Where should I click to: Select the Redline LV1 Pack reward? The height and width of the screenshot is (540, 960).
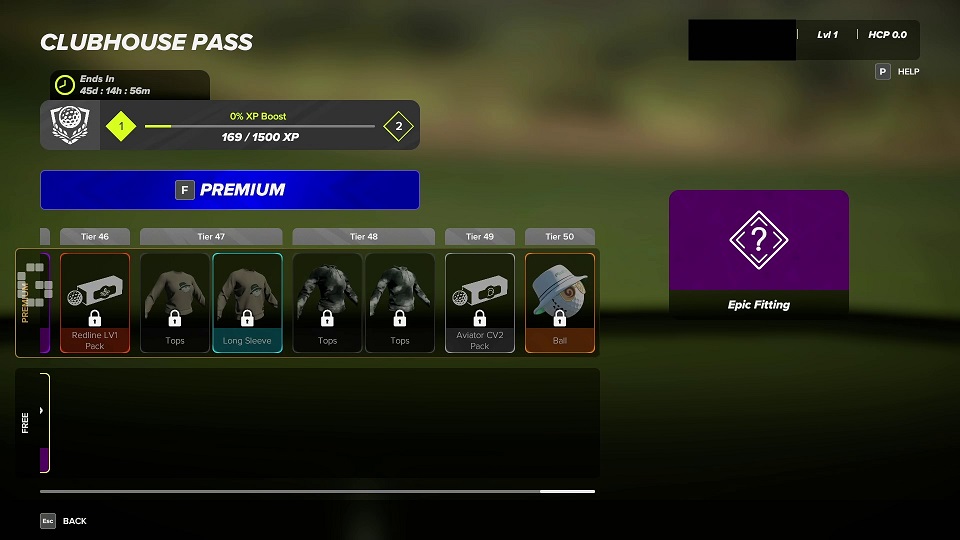(x=95, y=302)
